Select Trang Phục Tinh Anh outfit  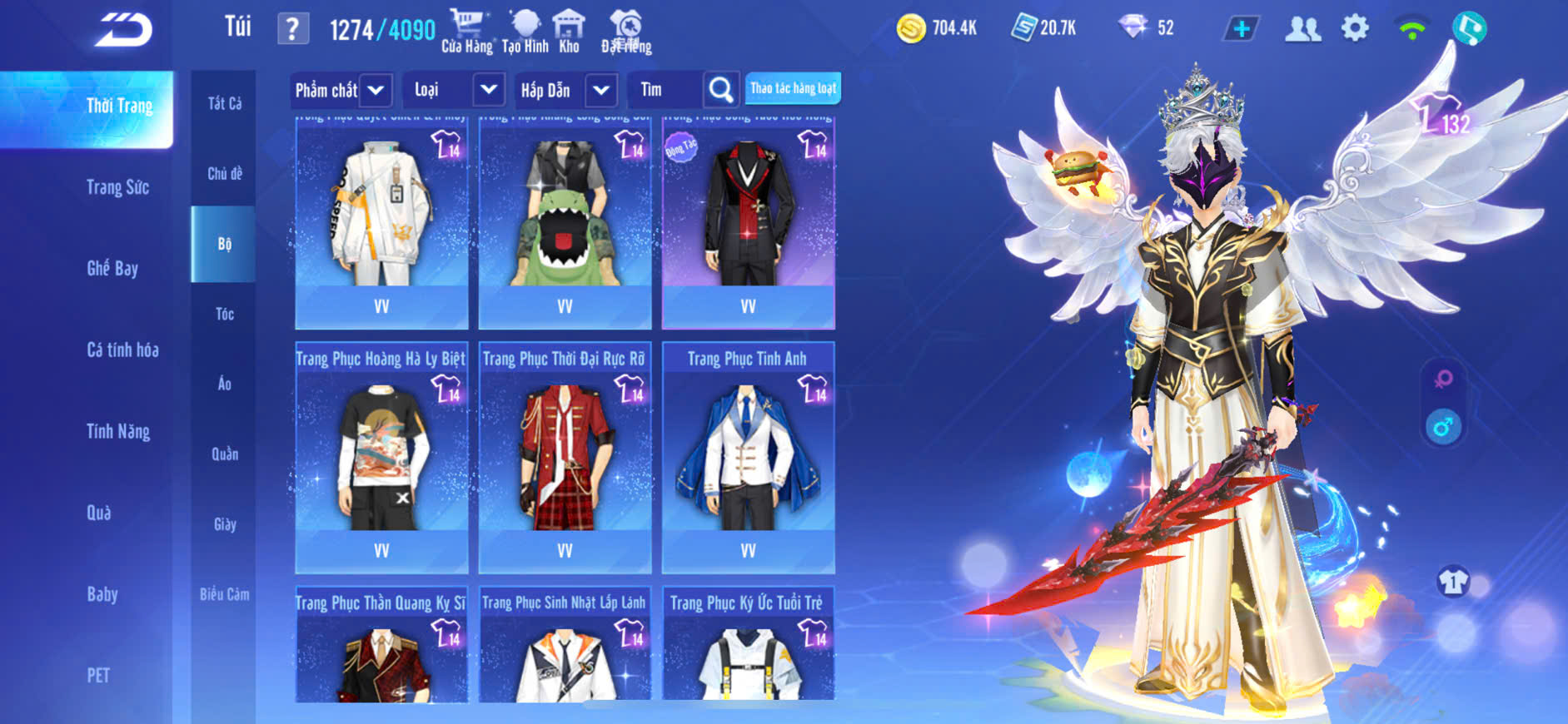pos(748,457)
